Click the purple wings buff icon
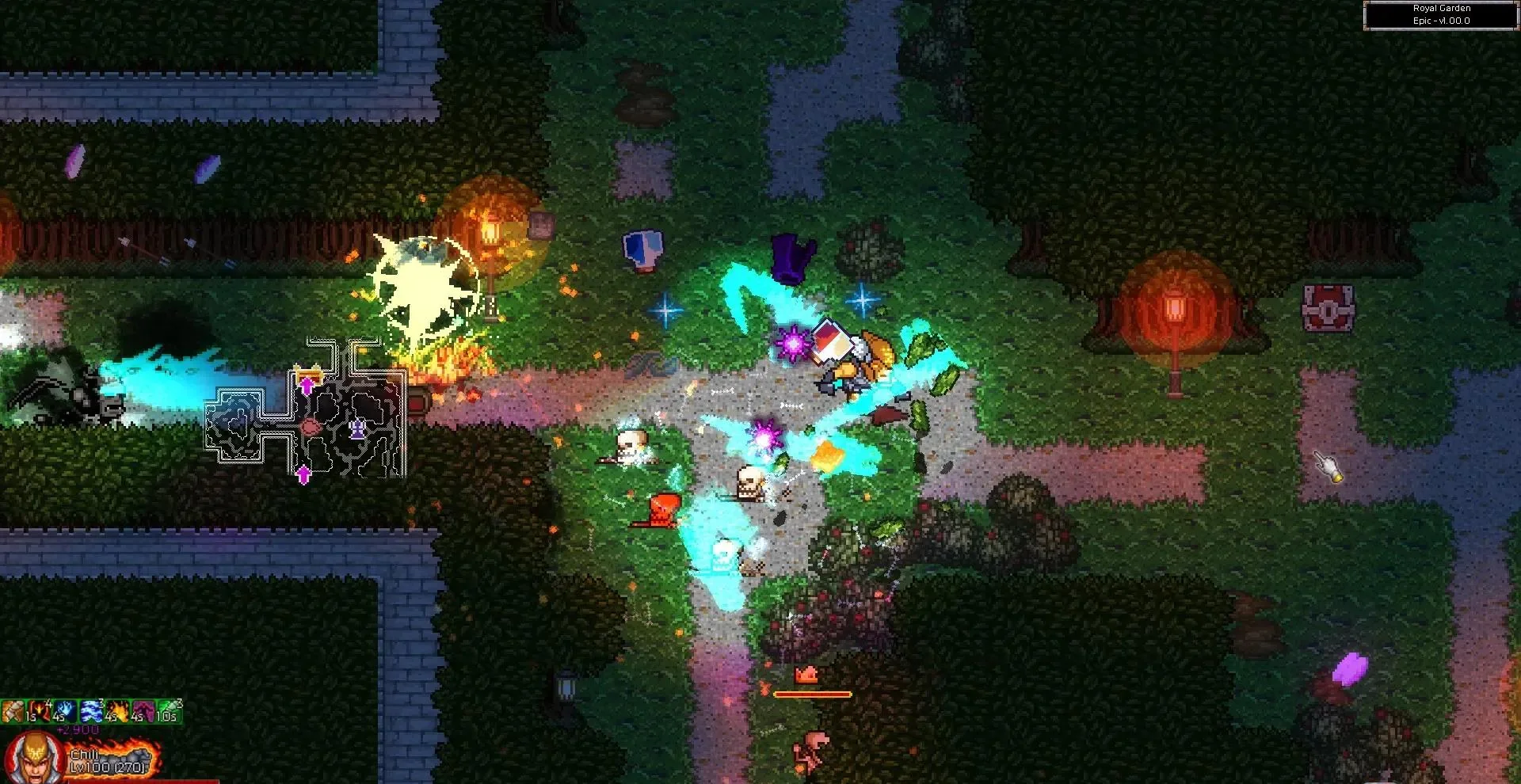 [x=144, y=711]
